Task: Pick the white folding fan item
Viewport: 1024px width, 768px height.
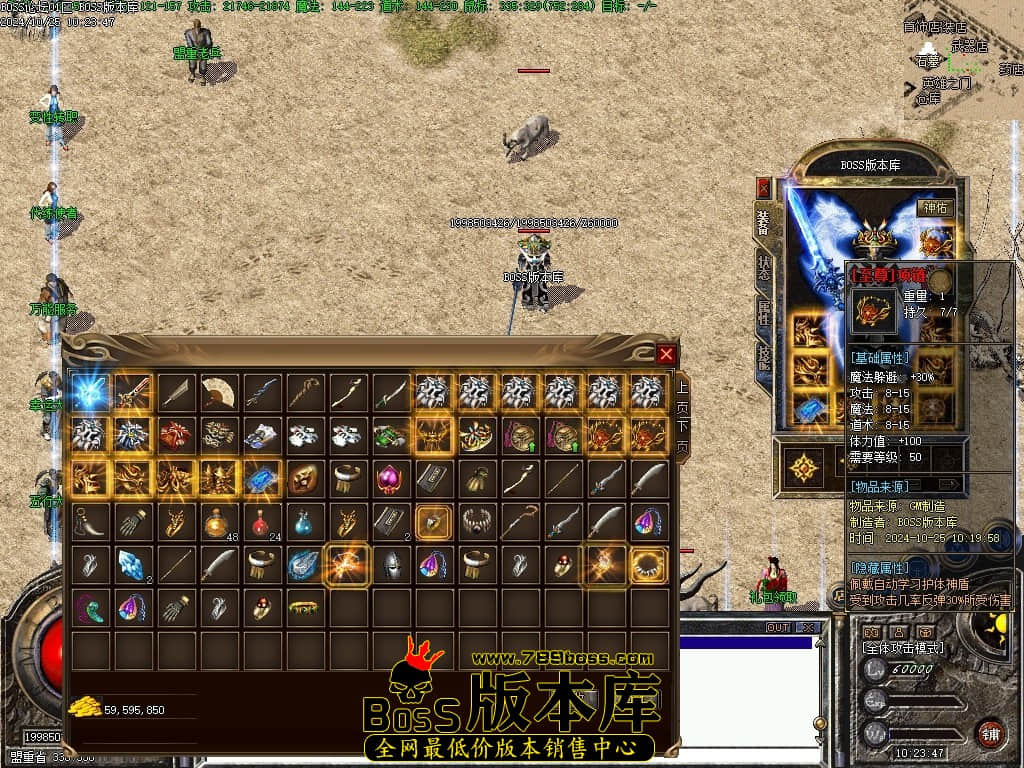Action: pos(218,392)
